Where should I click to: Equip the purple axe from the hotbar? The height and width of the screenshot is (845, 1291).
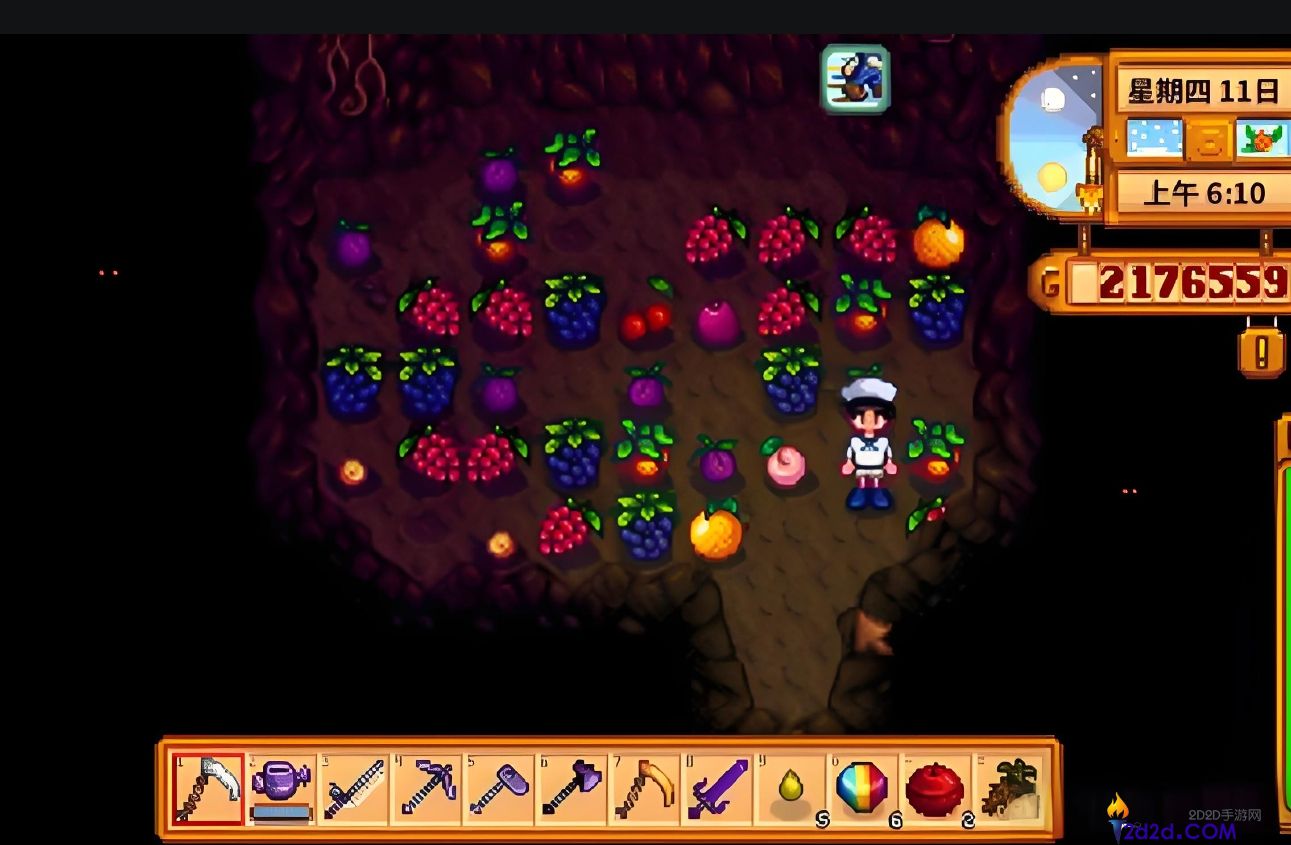click(x=571, y=788)
